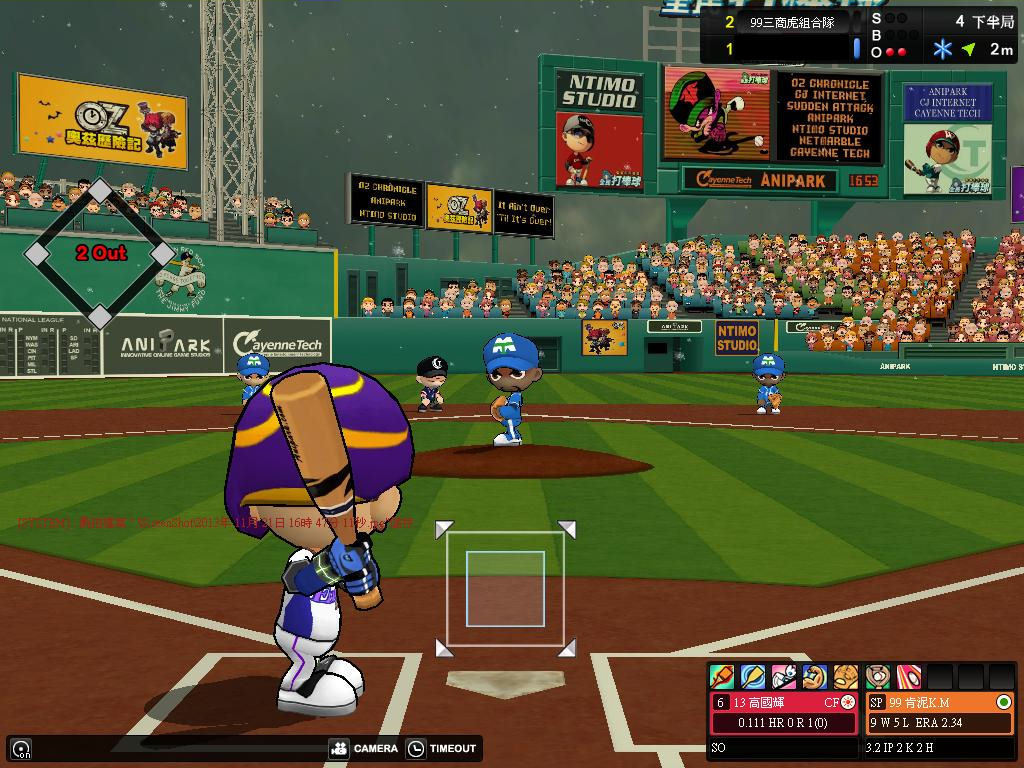Image resolution: width=1024 pixels, height=768 pixels.
Task: Select the mitt-with-ball pitcher skill icon
Action: [x=878, y=677]
